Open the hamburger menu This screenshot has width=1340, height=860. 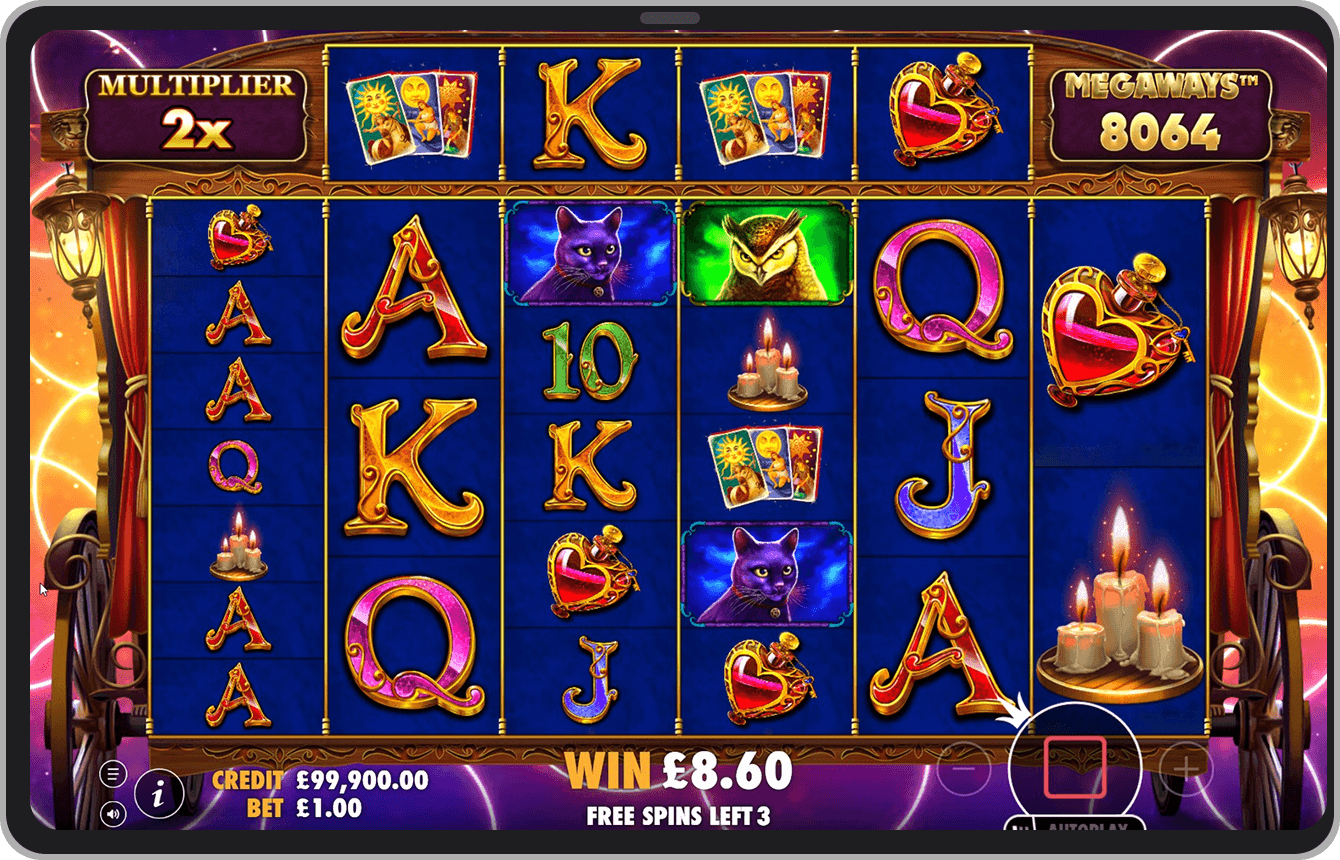[113, 774]
